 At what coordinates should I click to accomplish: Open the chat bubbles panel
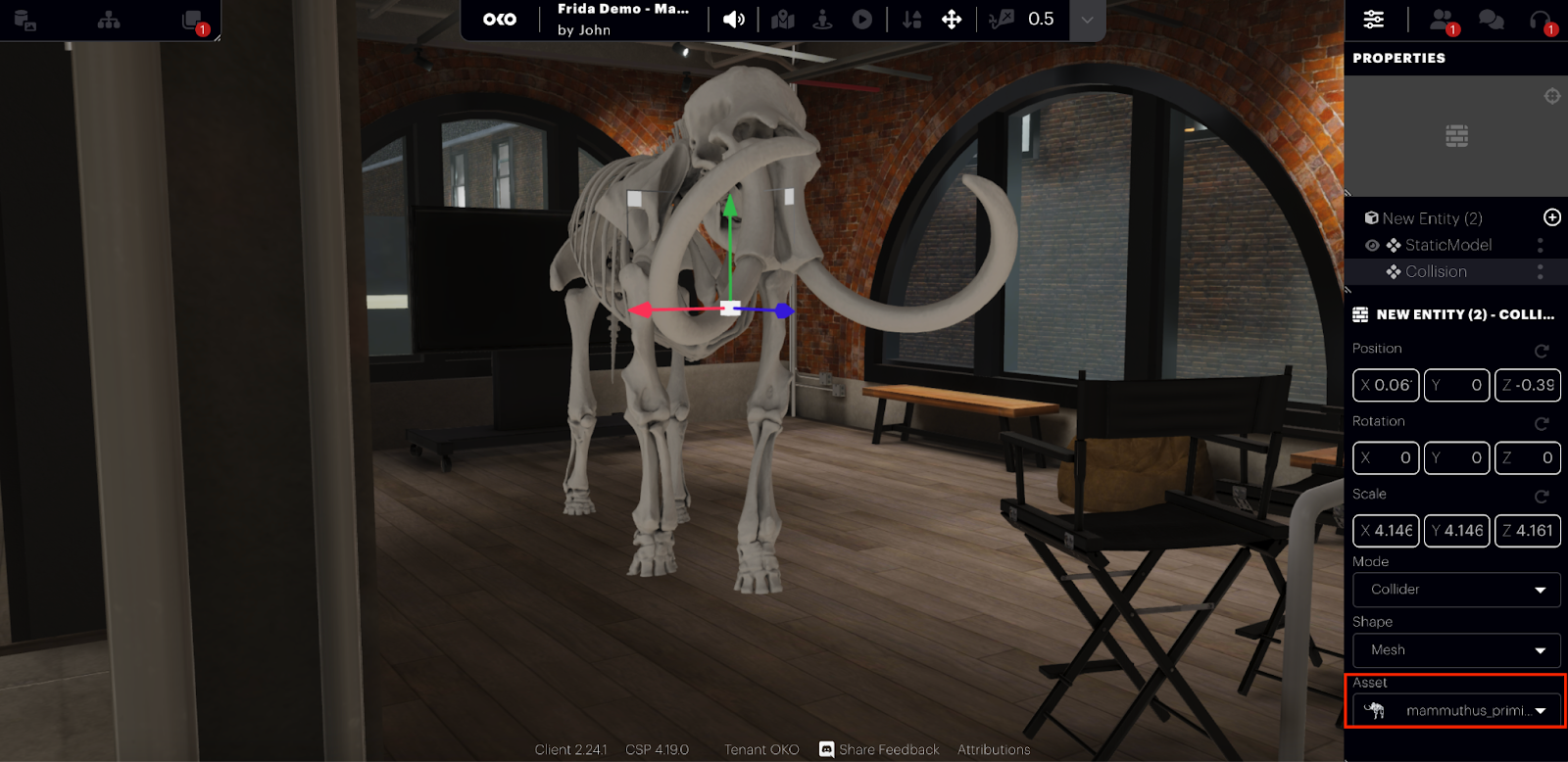(1491, 20)
